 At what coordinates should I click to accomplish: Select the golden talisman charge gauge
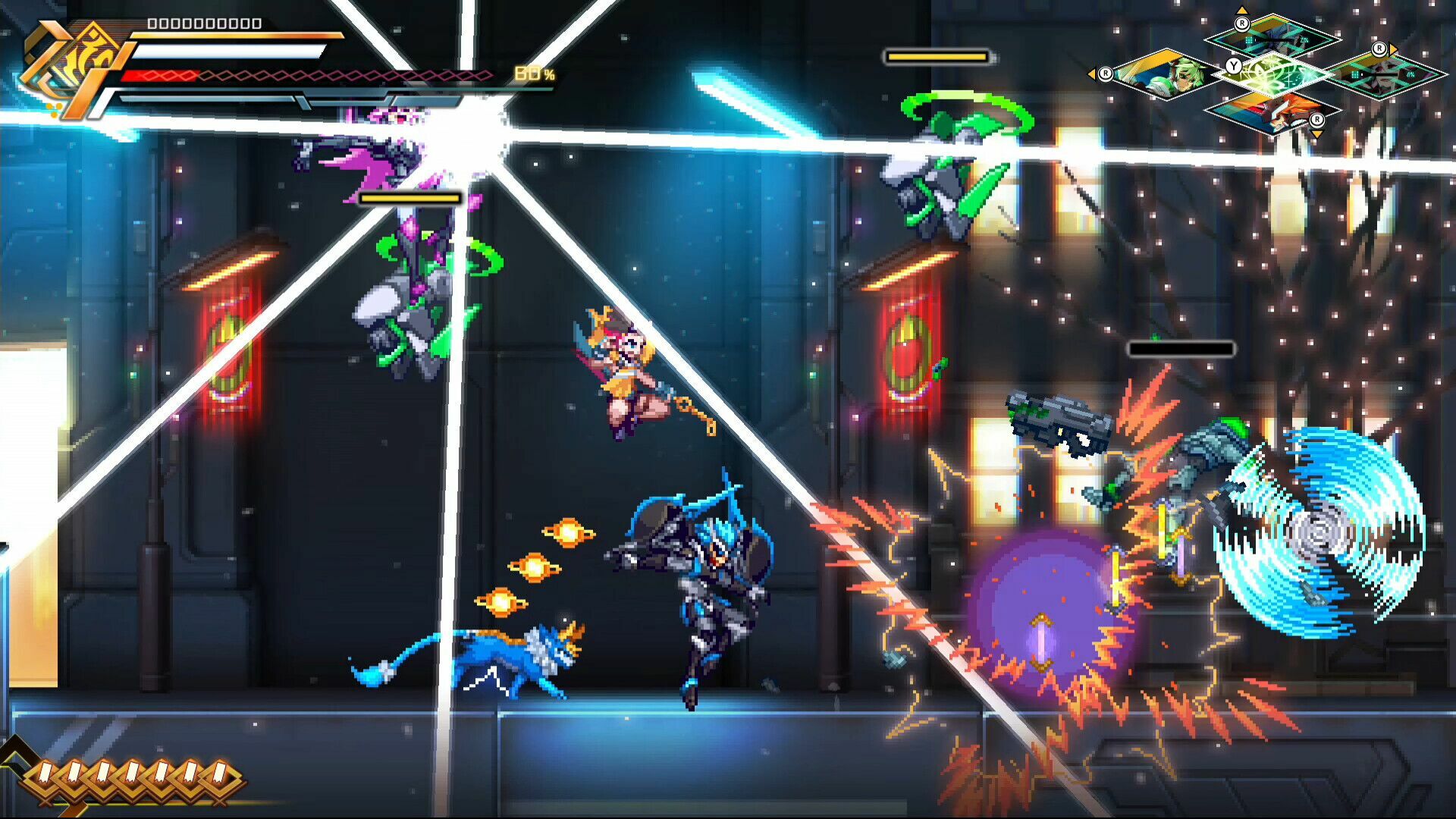(x=133, y=775)
